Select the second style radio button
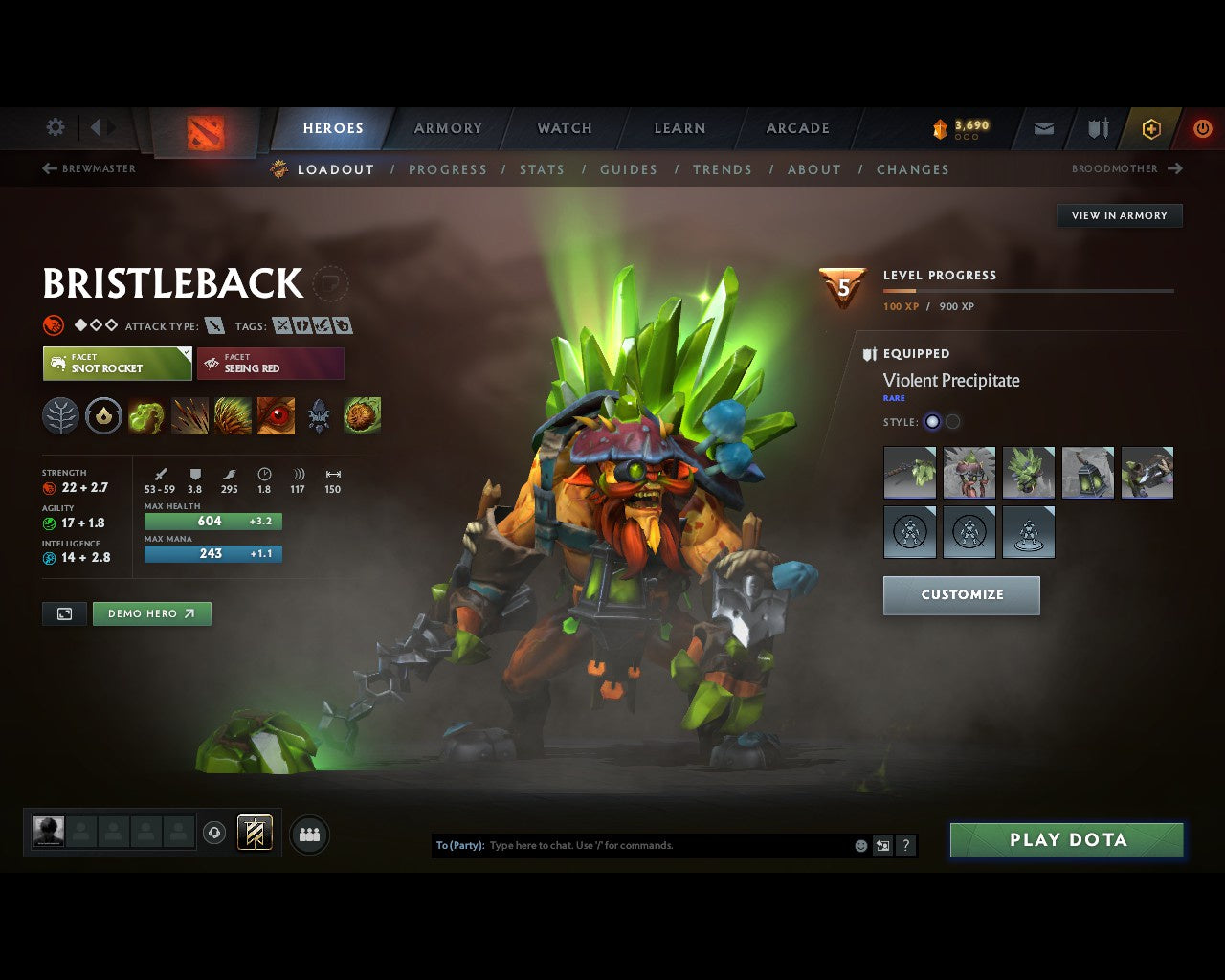 click(x=952, y=421)
